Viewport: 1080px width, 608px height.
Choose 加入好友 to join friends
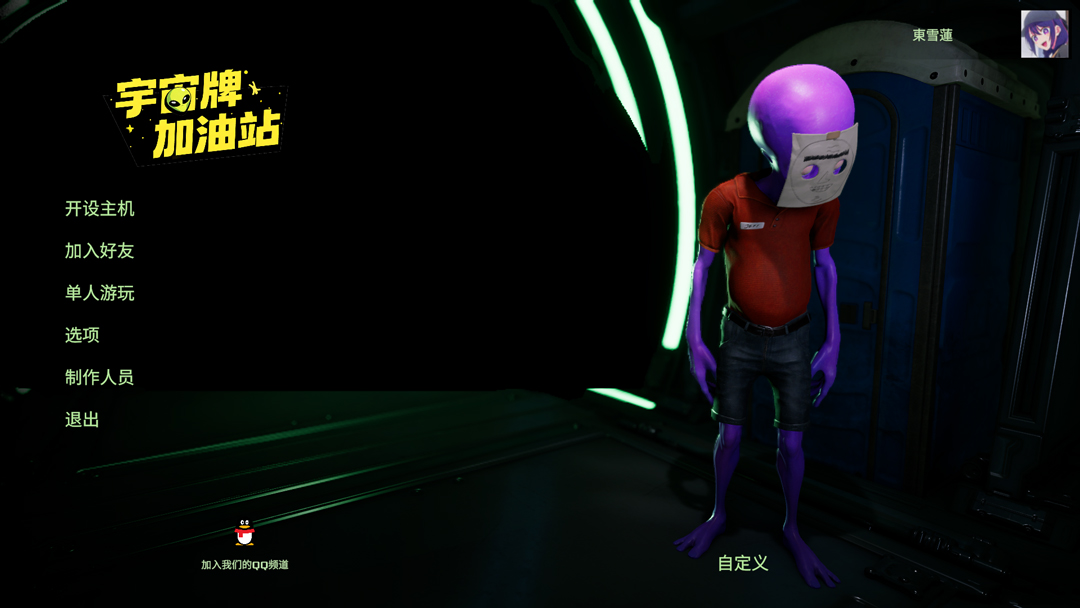pyautogui.click(x=99, y=251)
